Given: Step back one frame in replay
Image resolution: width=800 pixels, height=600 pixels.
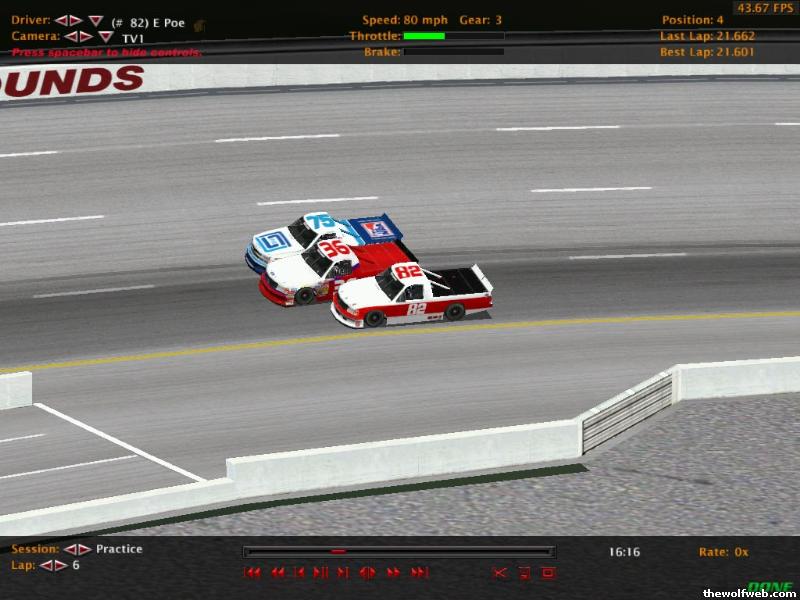Looking at the screenshot, I should (299, 573).
